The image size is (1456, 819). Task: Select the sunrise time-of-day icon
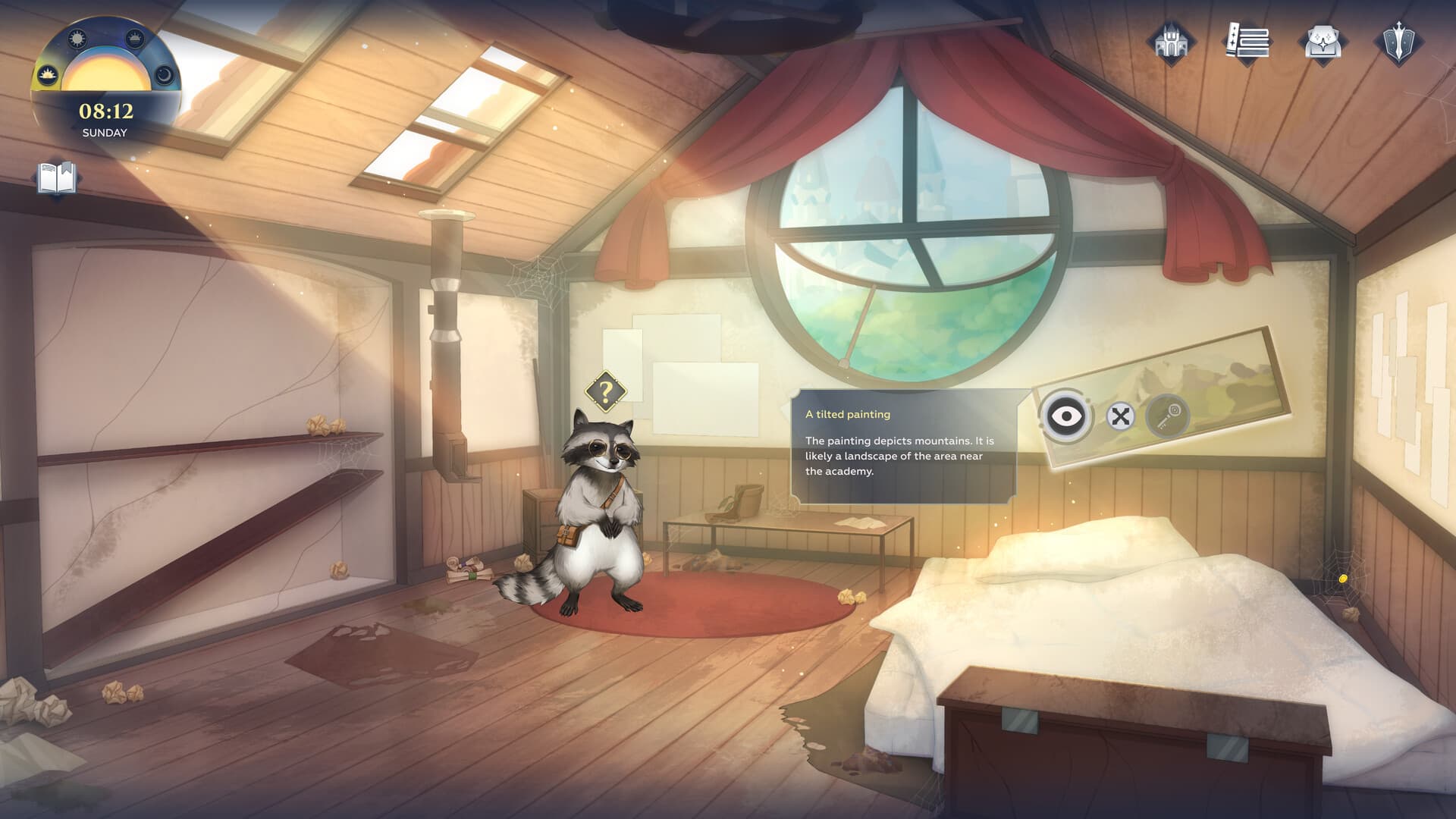pyautogui.click(x=48, y=74)
